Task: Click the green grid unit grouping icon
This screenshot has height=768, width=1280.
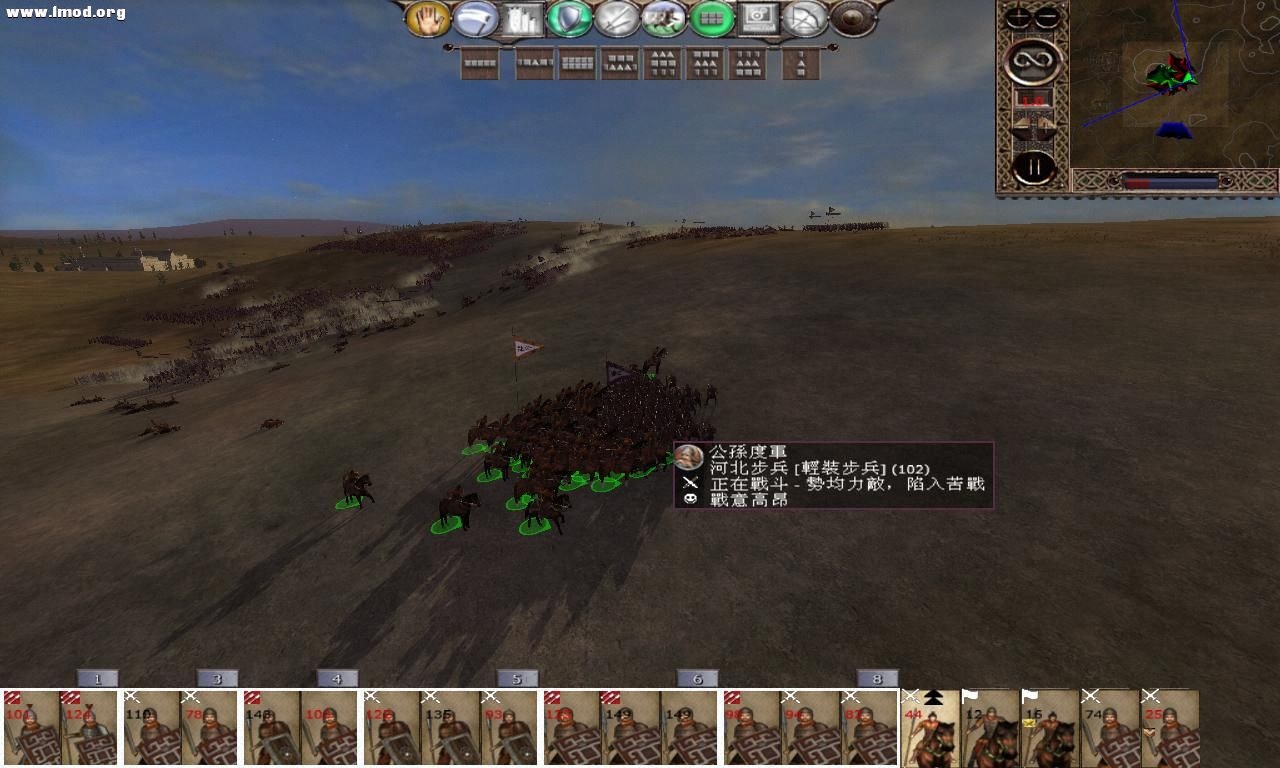Action: [710, 18]
